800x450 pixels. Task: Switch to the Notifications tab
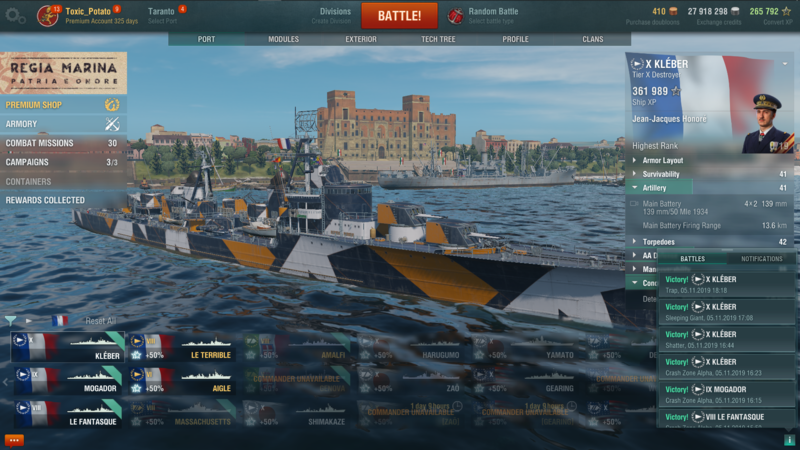[x=761, y=259]
